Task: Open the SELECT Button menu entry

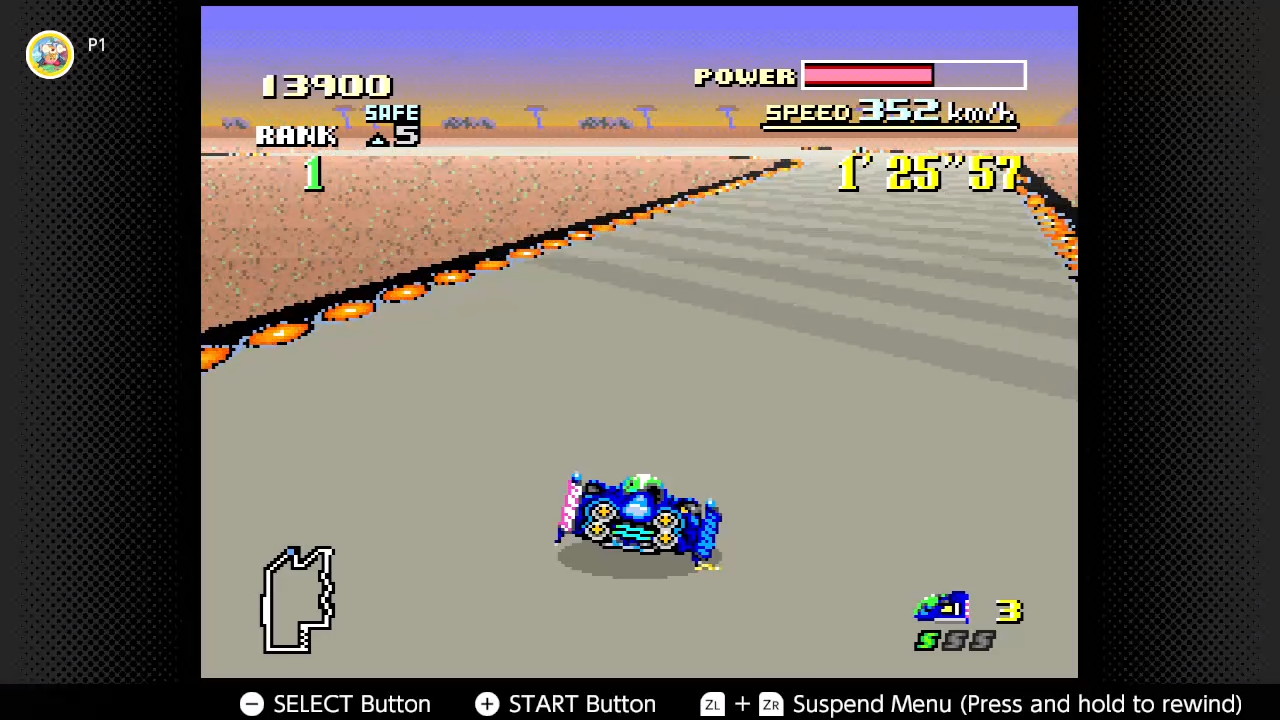Action: pyautogui.click(x=351, y=704)
